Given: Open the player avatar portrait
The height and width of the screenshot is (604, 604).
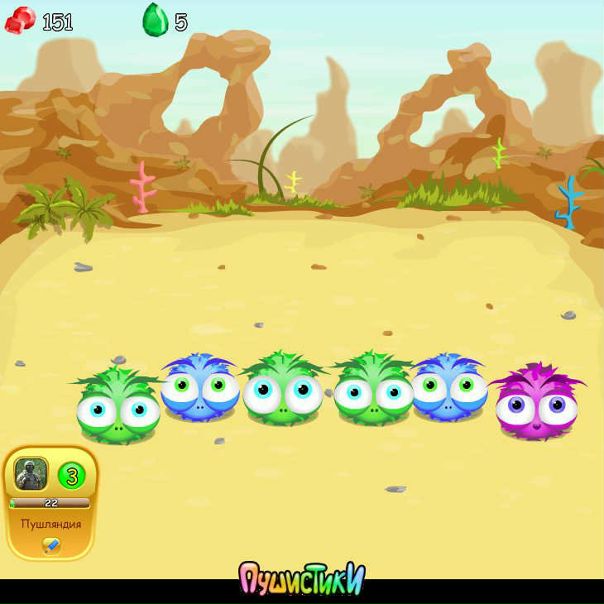Looking at the screenshot, I should point(30,473).
